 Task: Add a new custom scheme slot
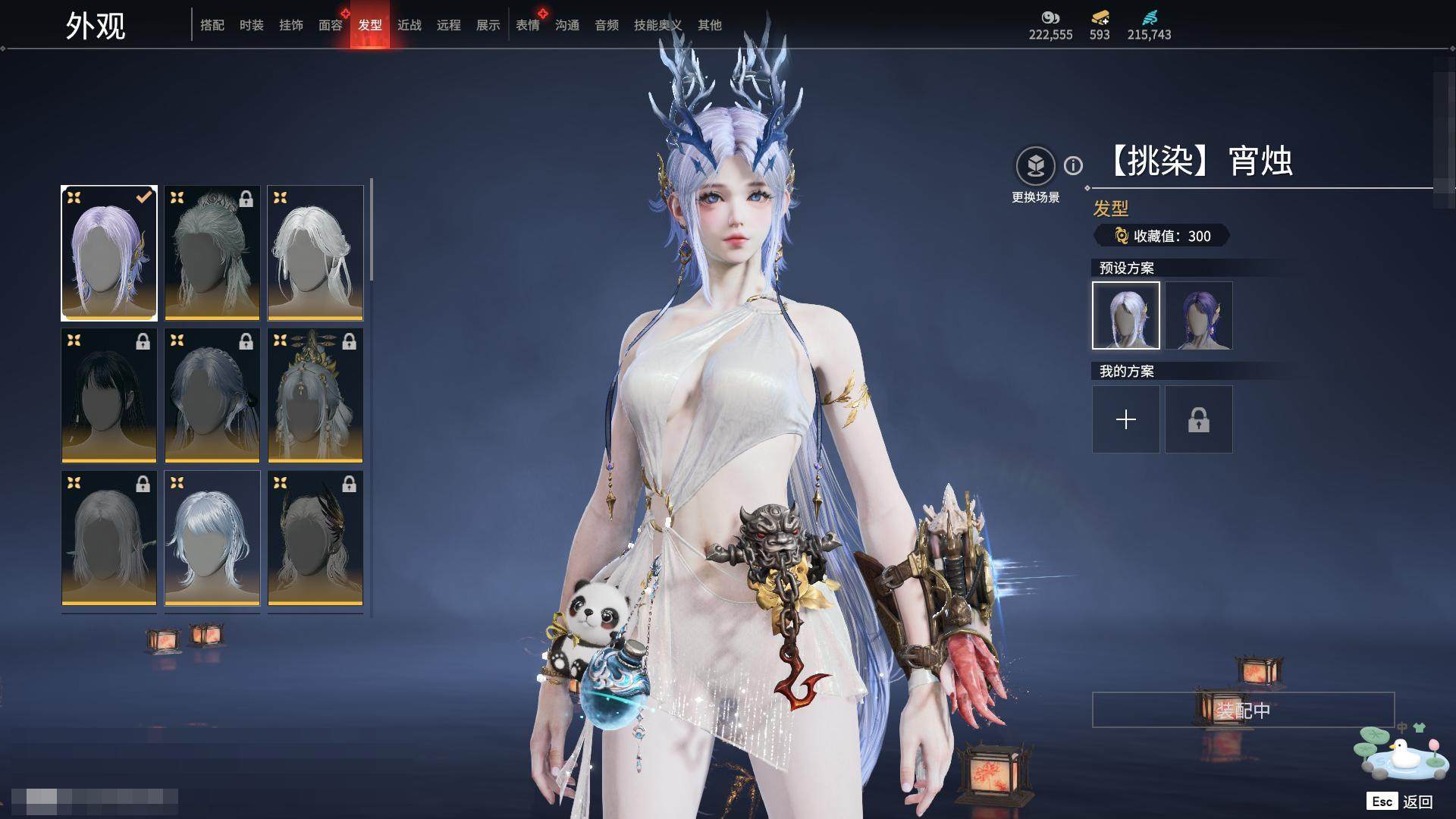1126,419
